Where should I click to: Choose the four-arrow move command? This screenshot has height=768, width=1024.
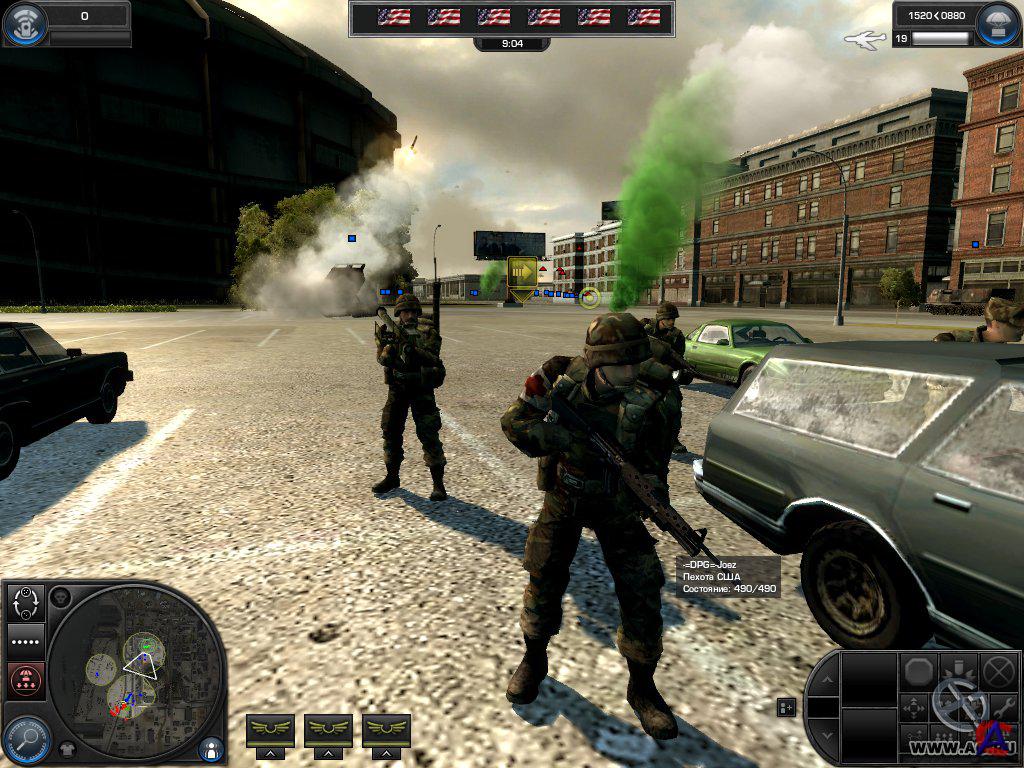tap(916, 707)
